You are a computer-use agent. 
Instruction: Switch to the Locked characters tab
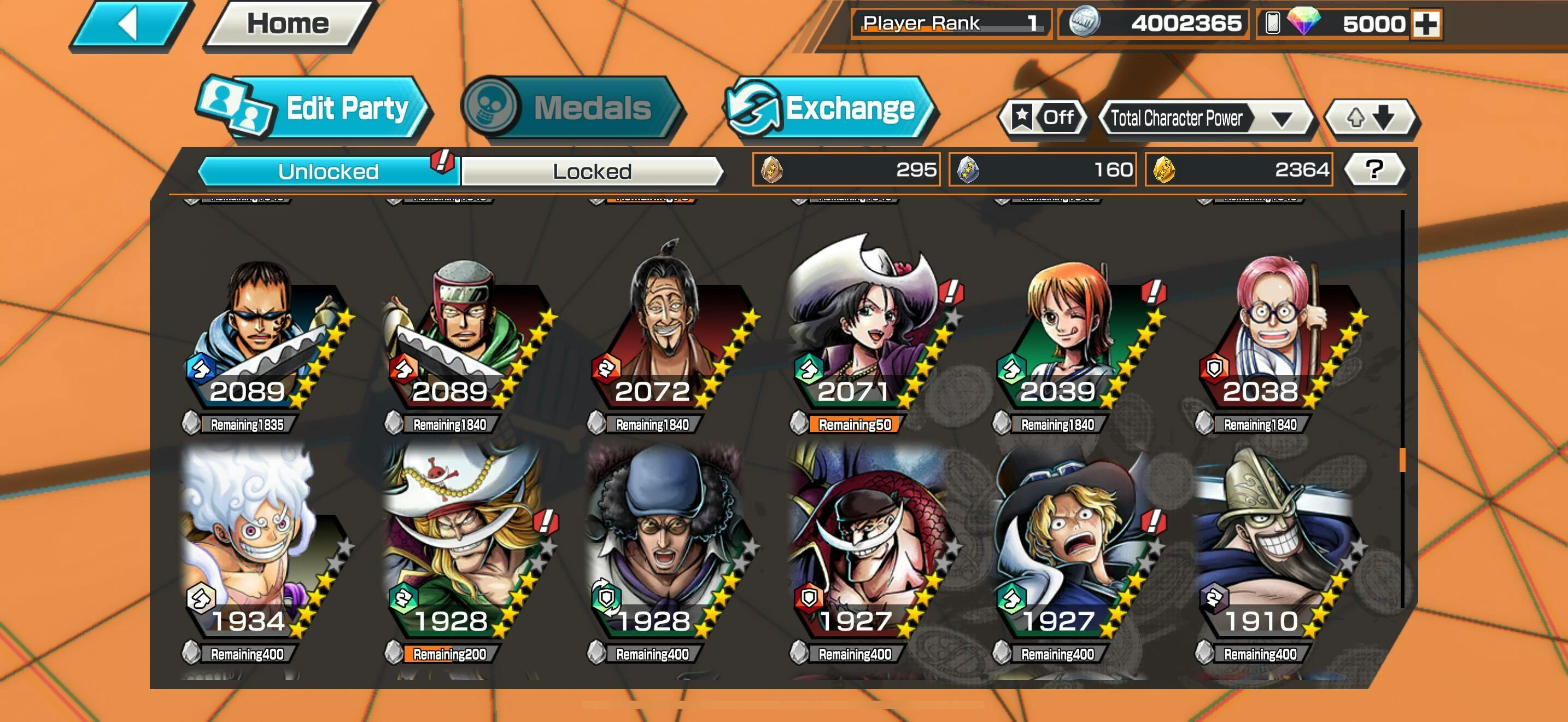coord(592,171)
